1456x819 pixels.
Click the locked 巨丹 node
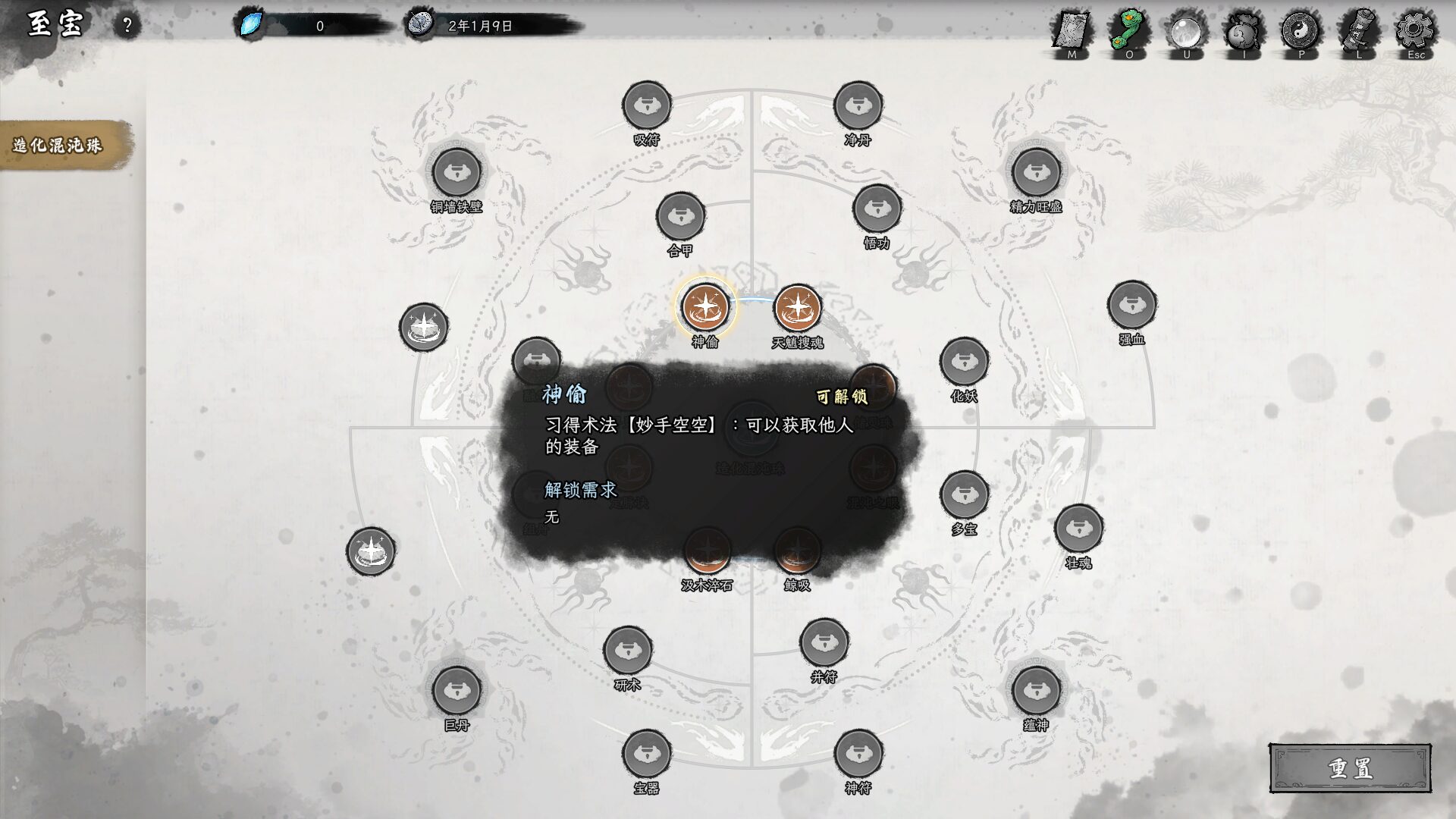[x=457, y=691]
